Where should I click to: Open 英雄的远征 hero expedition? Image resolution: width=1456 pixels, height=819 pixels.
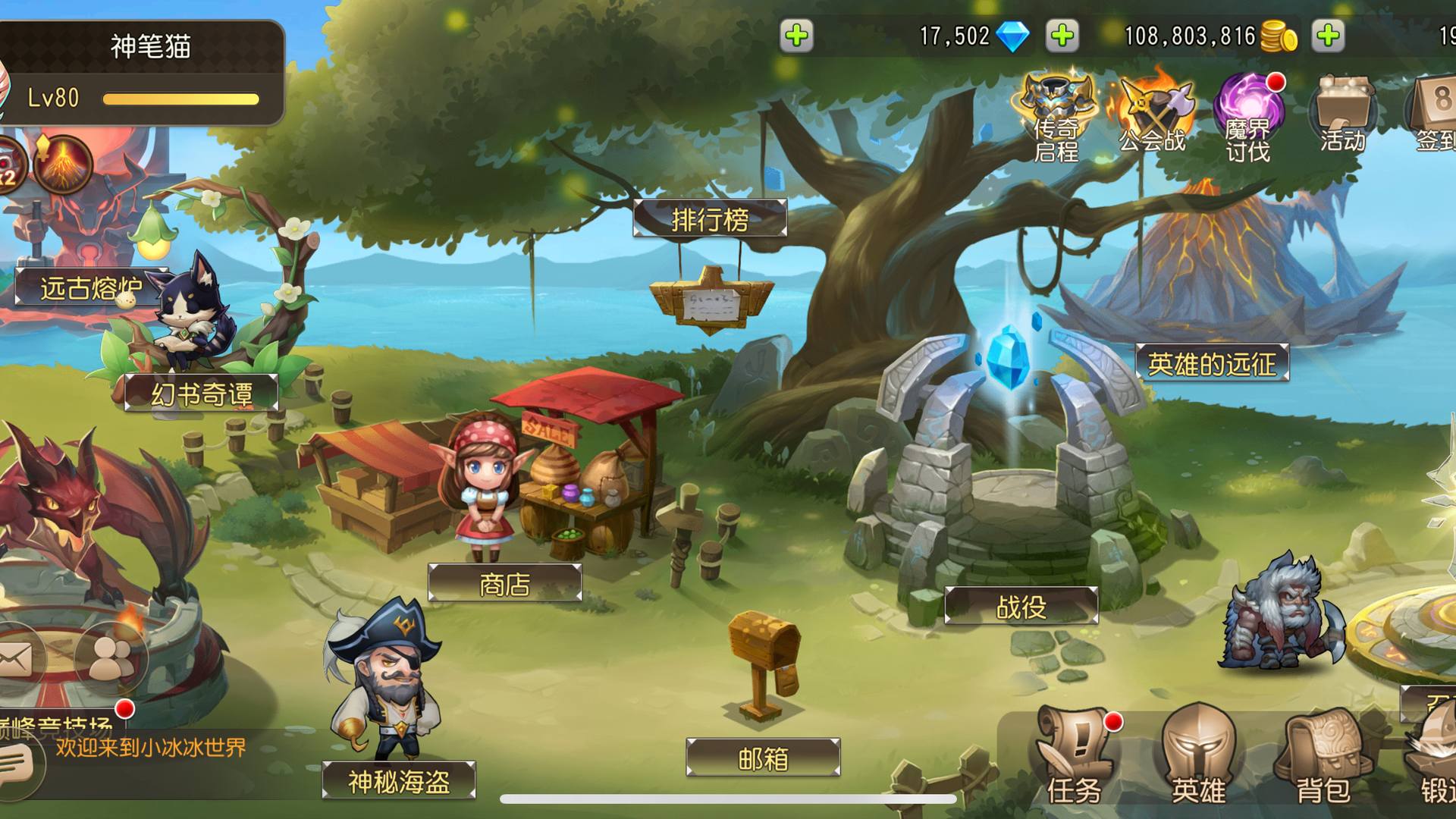[1212, 364]
